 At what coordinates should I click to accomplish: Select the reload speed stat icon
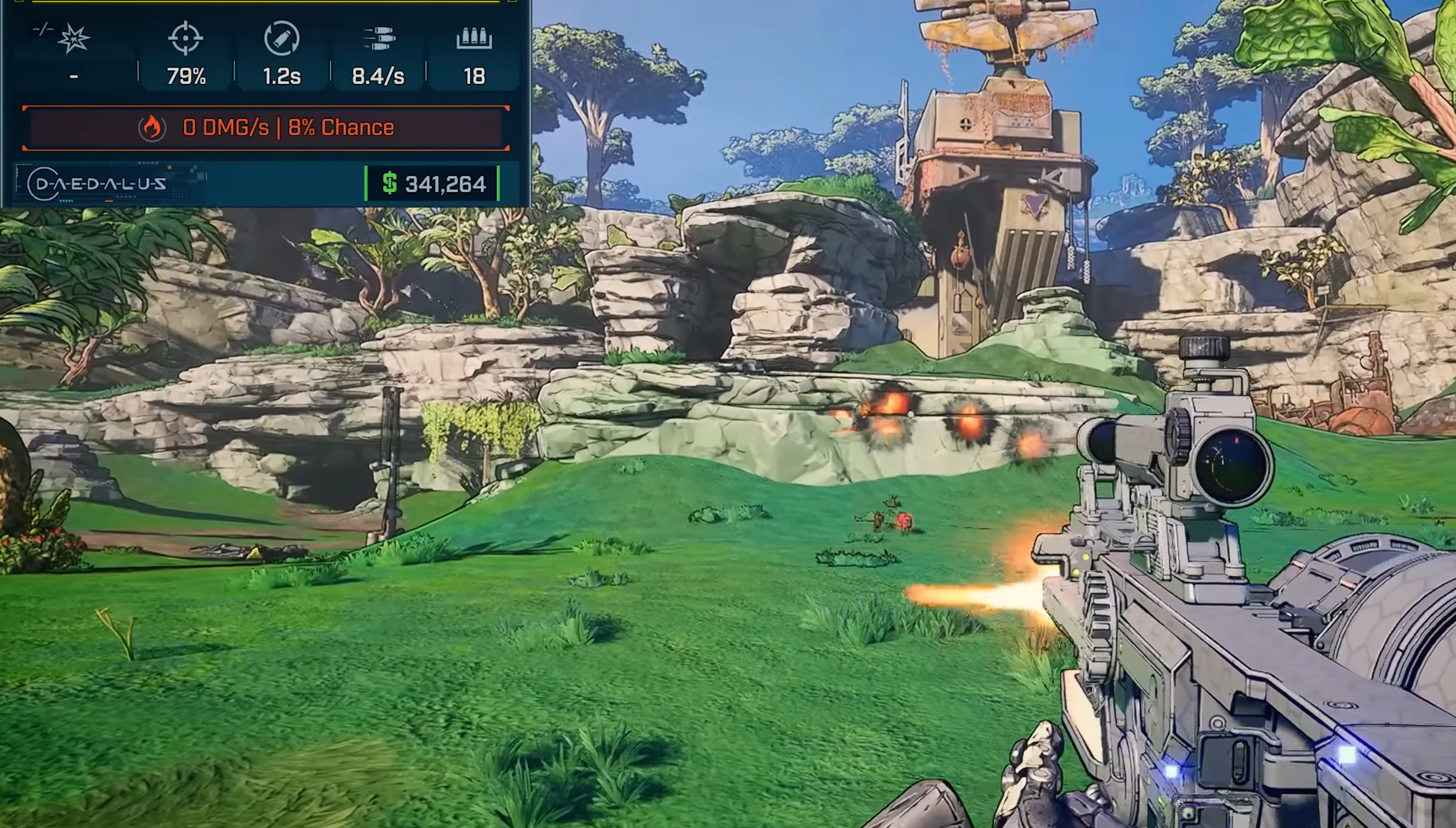coord(281,38)
